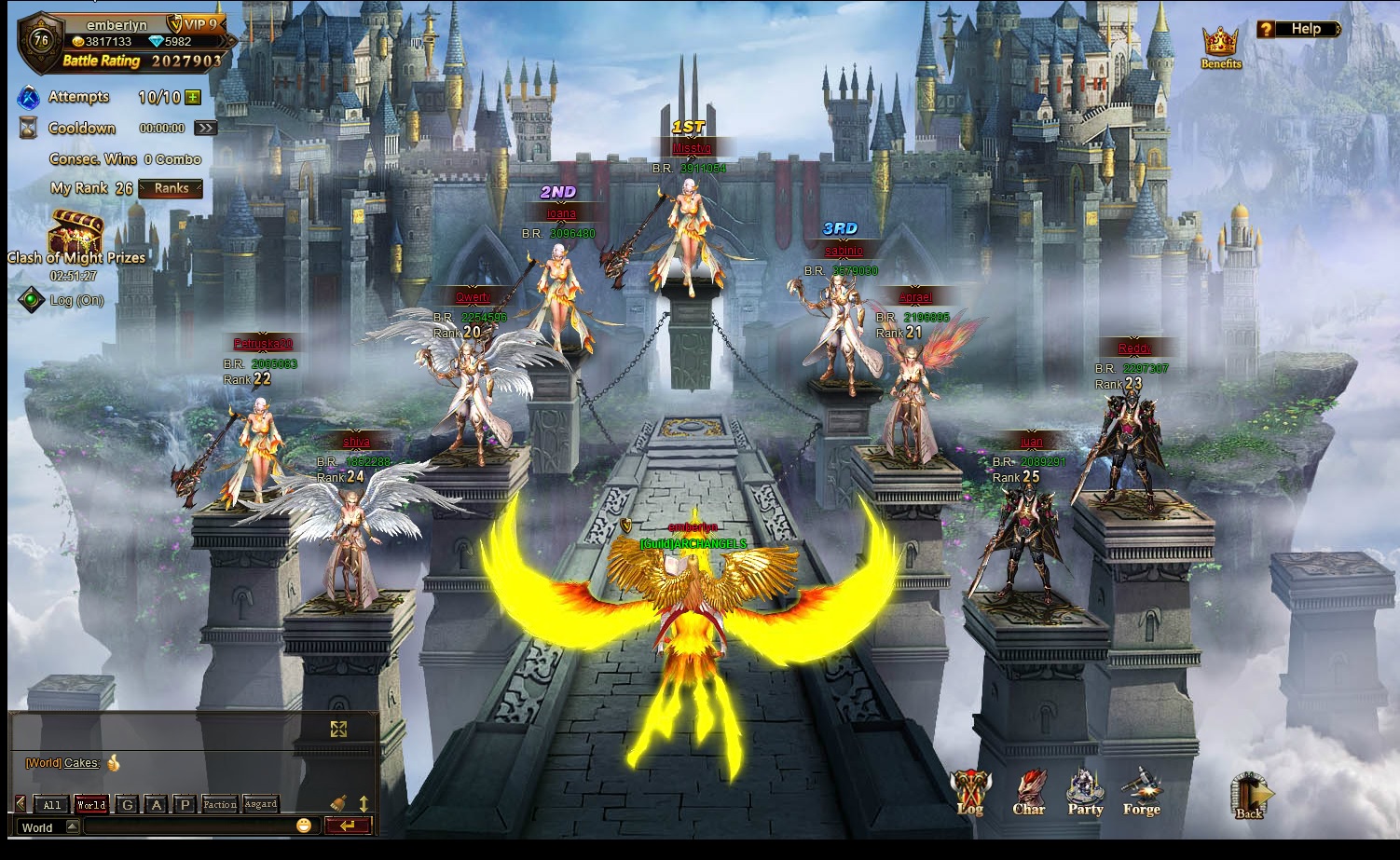Open the Ranks leaderboard

coord(171,188)
